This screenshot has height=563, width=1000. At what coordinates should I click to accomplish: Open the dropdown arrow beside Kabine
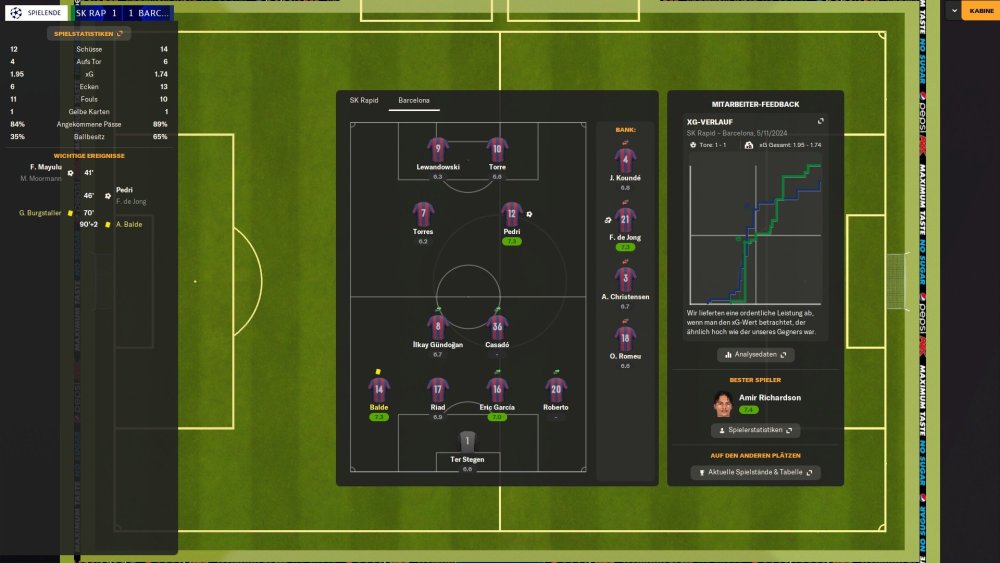(x=954, y=11)
